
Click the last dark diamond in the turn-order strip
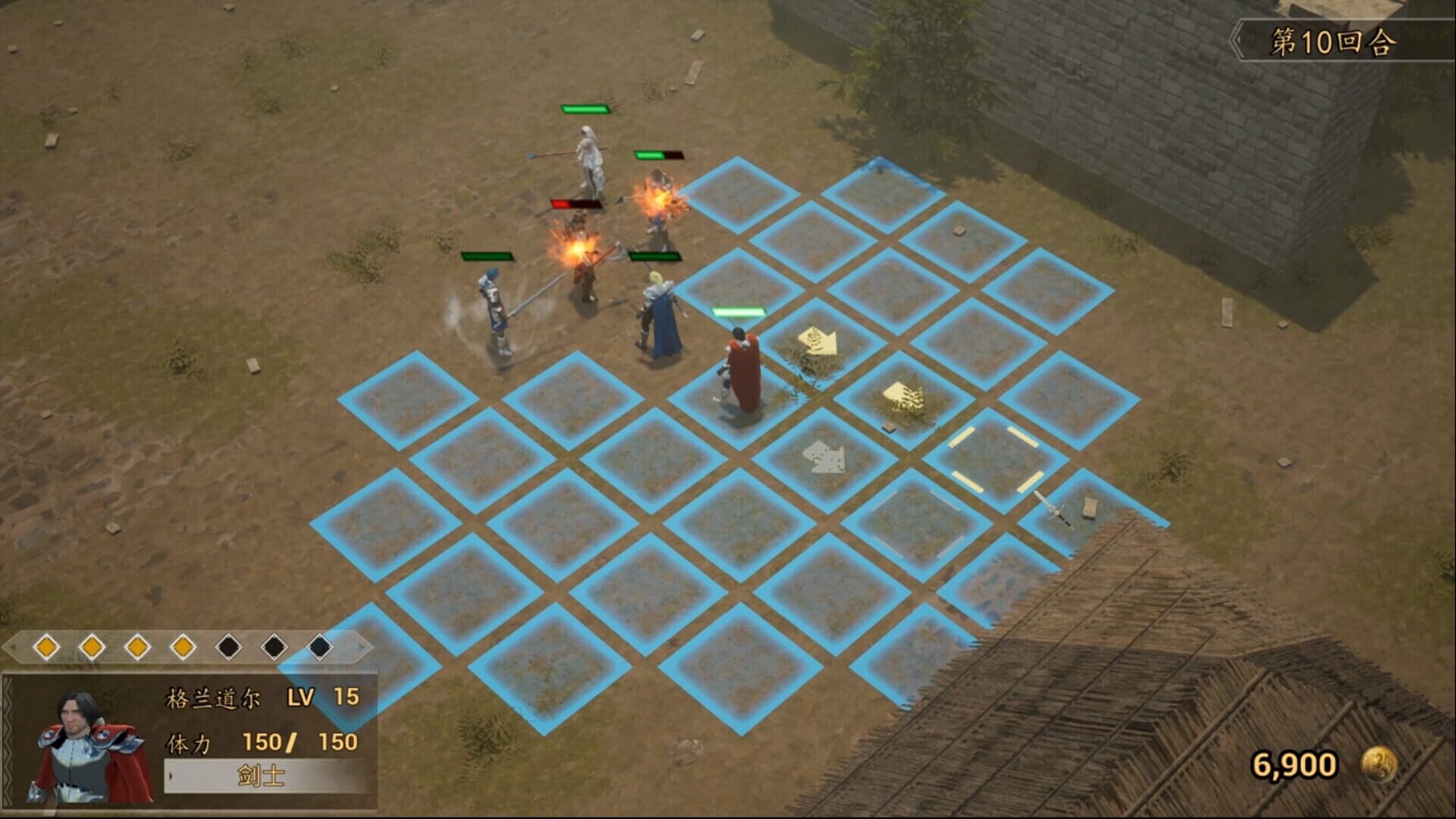[319, 646]
